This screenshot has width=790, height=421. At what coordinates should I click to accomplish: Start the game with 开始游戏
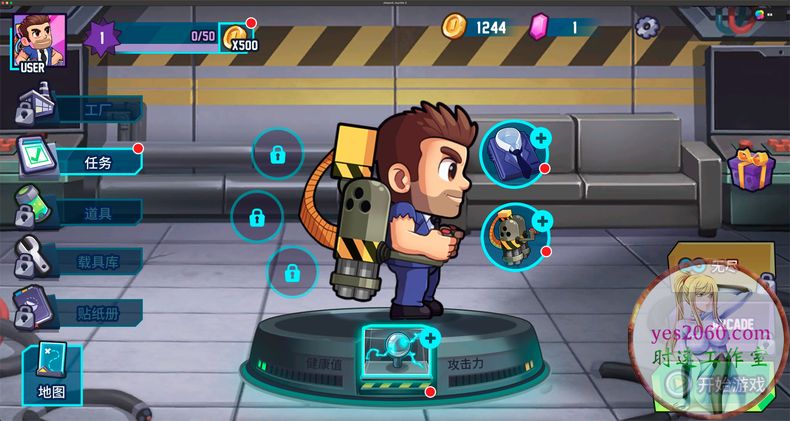[719, 383]
